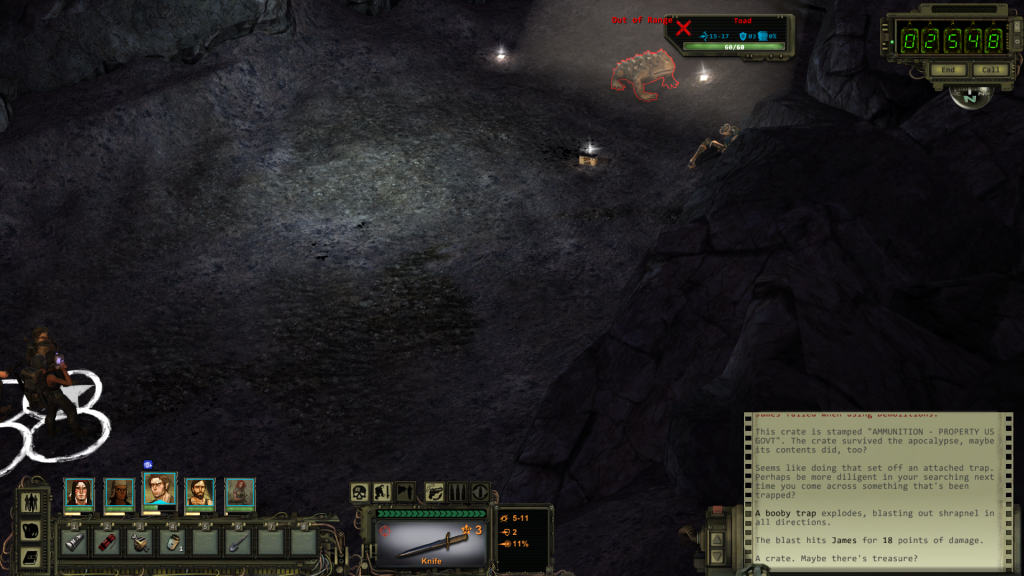Open the backpack inventory icon
The width and height of the screenshot is (1024, 576).
point(30,531)
